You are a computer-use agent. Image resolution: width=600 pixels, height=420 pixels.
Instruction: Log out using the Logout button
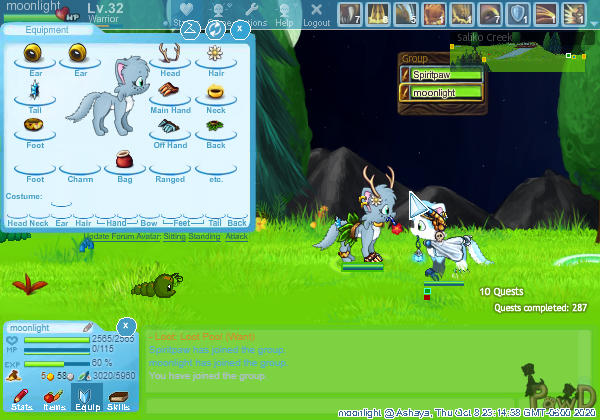tap(316, 14)
